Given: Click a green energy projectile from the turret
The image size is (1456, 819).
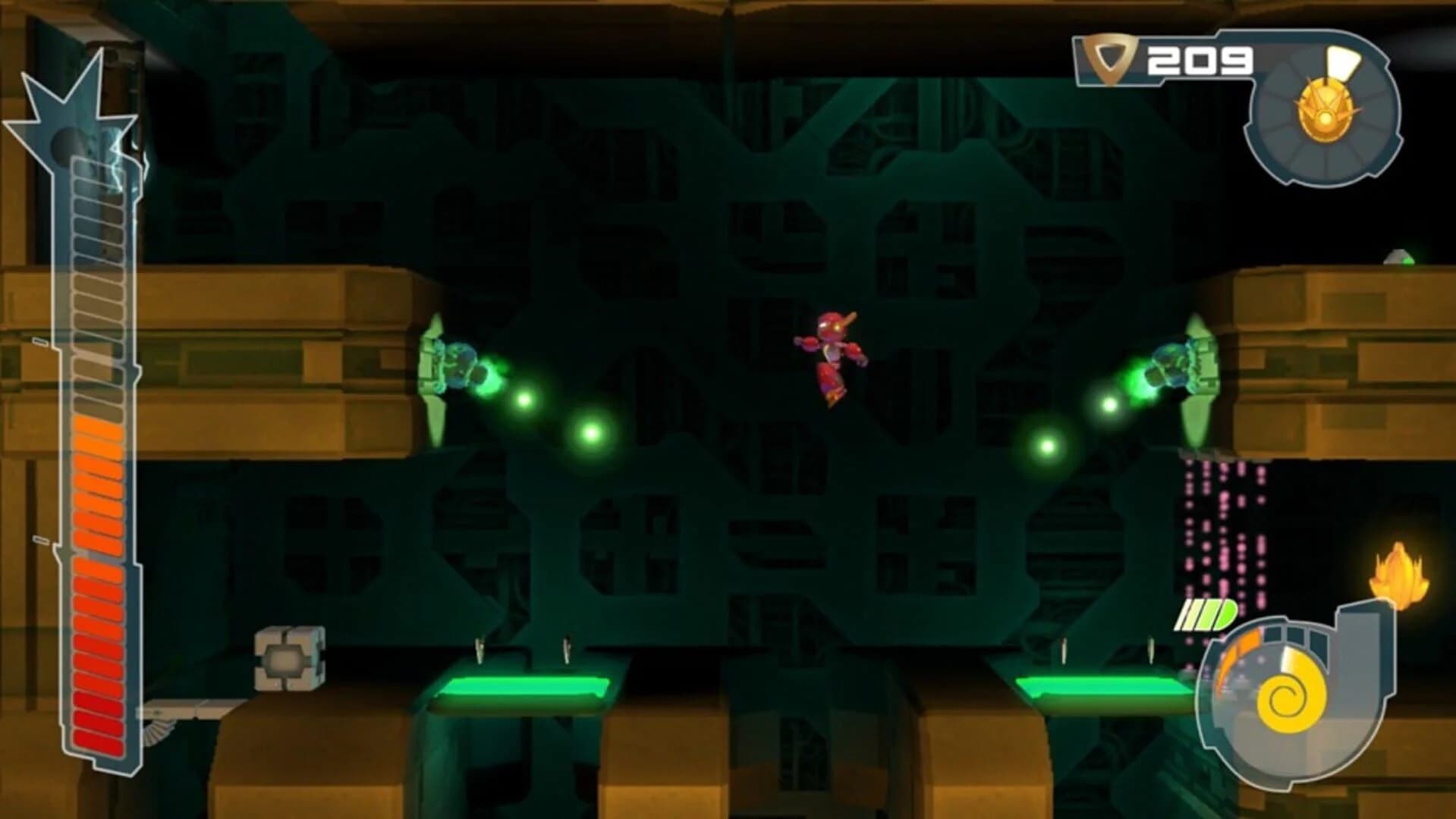Looking at the screenshot, I should click(524, 402).
